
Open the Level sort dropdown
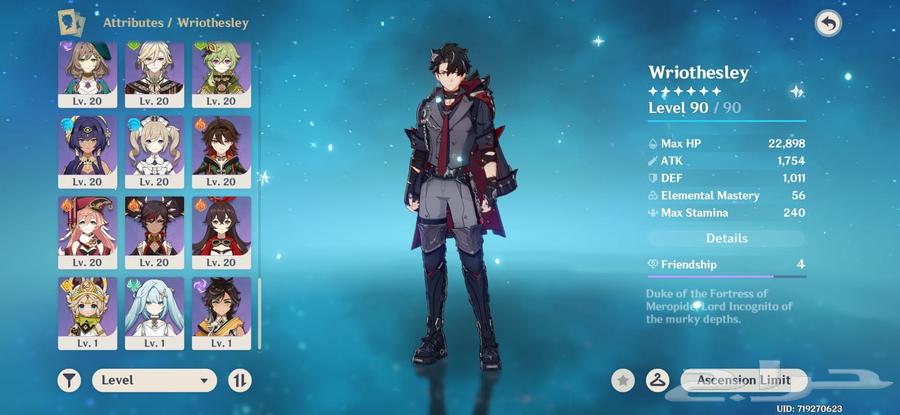[x=154, y=380]
